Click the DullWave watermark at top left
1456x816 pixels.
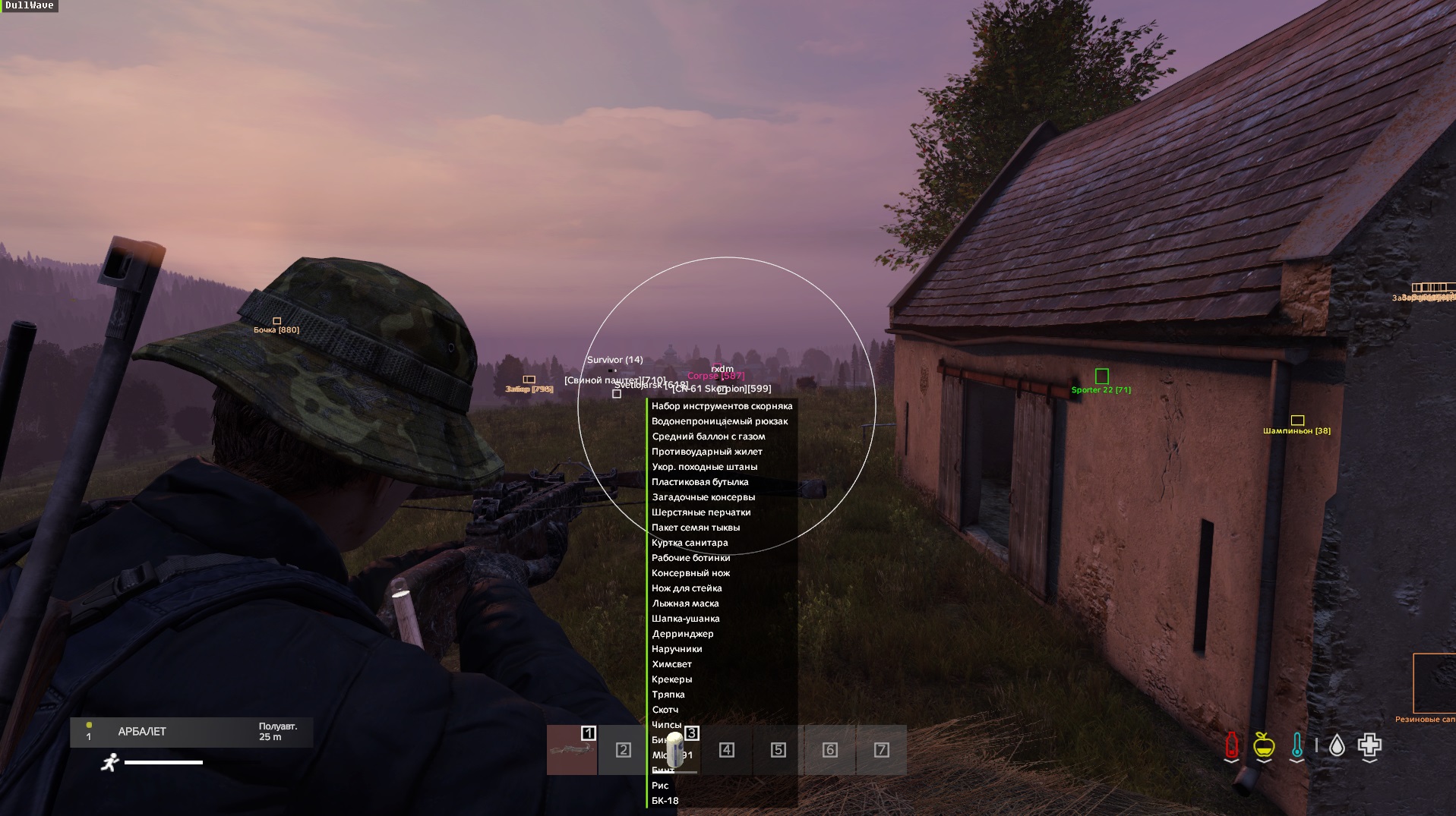tap(31, 6)
